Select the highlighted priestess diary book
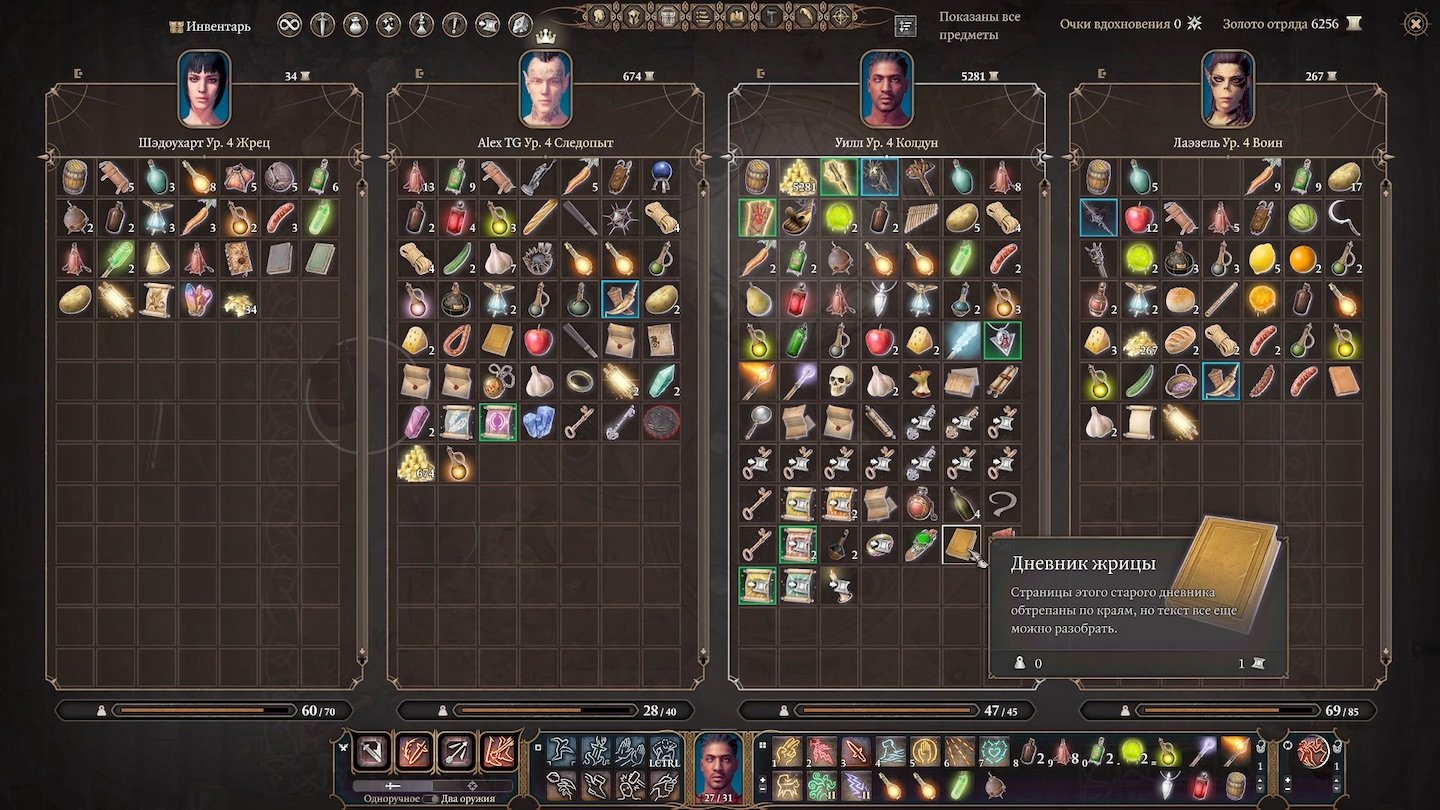Image resolution: width=1440 pixels, height=810 pixels. pyautogui.click(x=961, y=544)
